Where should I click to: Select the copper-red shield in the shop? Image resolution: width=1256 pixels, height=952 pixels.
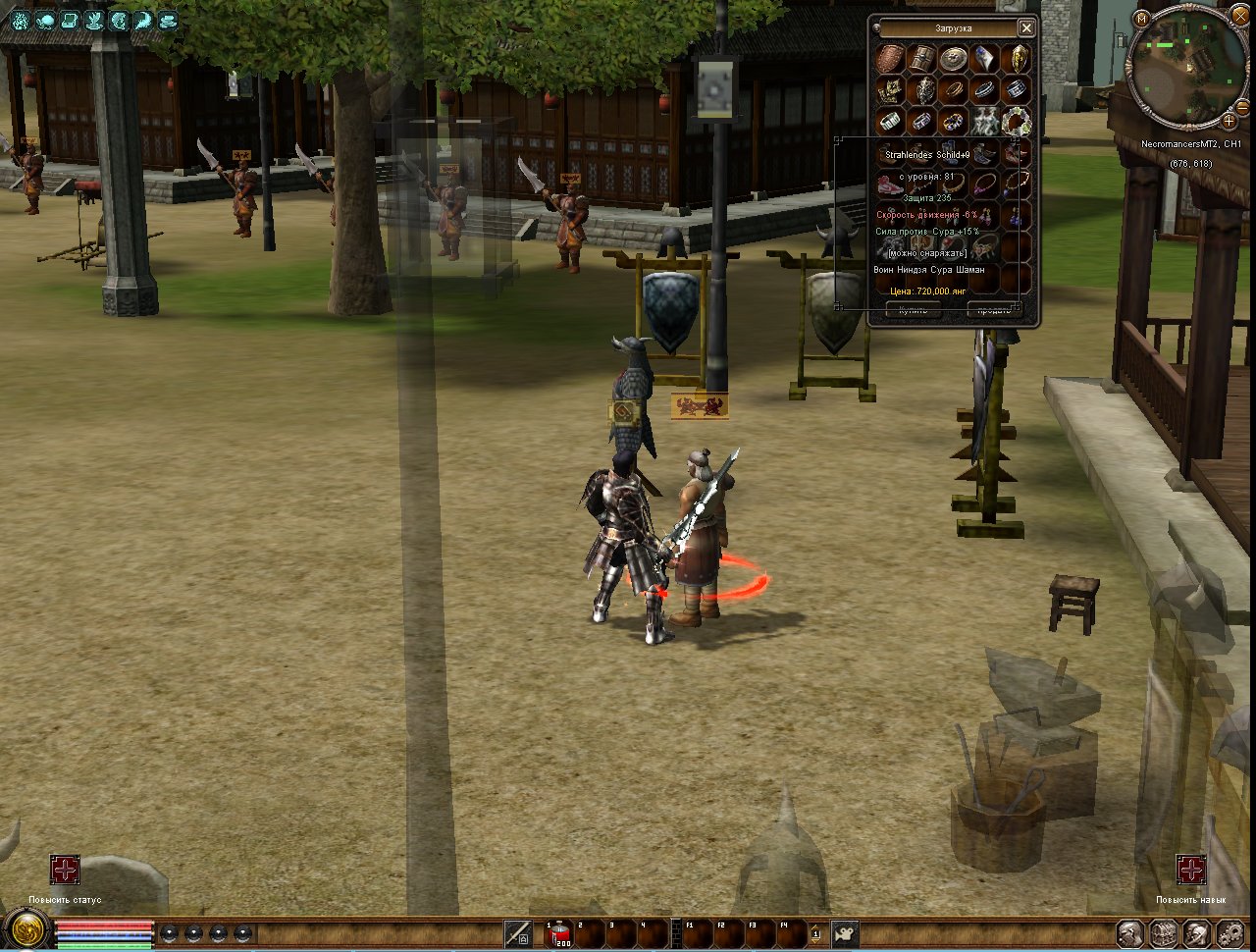point(890,58)
